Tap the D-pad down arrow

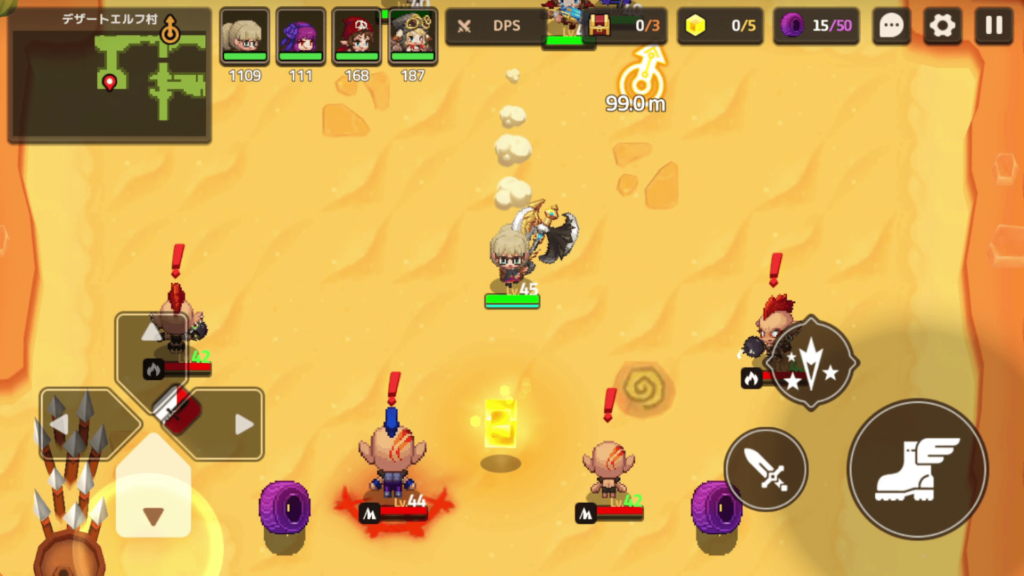click(153, 515)
